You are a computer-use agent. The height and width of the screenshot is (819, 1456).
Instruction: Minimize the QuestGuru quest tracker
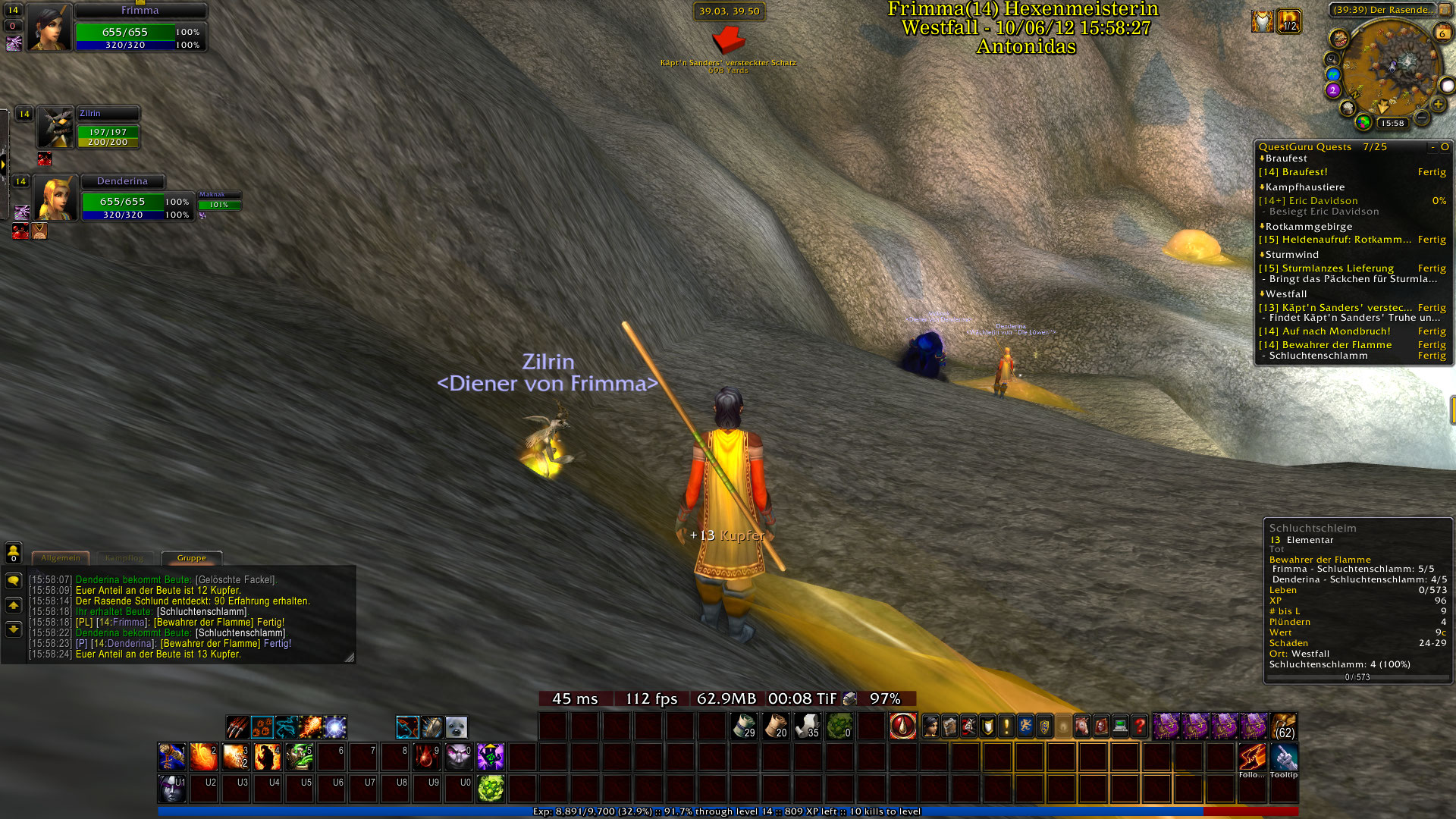(x=1432, y=147)
